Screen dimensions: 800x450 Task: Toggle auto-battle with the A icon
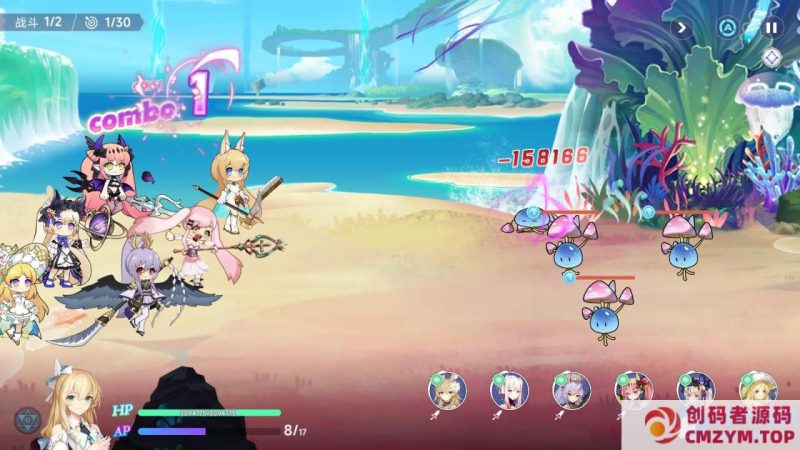point(727,28)
